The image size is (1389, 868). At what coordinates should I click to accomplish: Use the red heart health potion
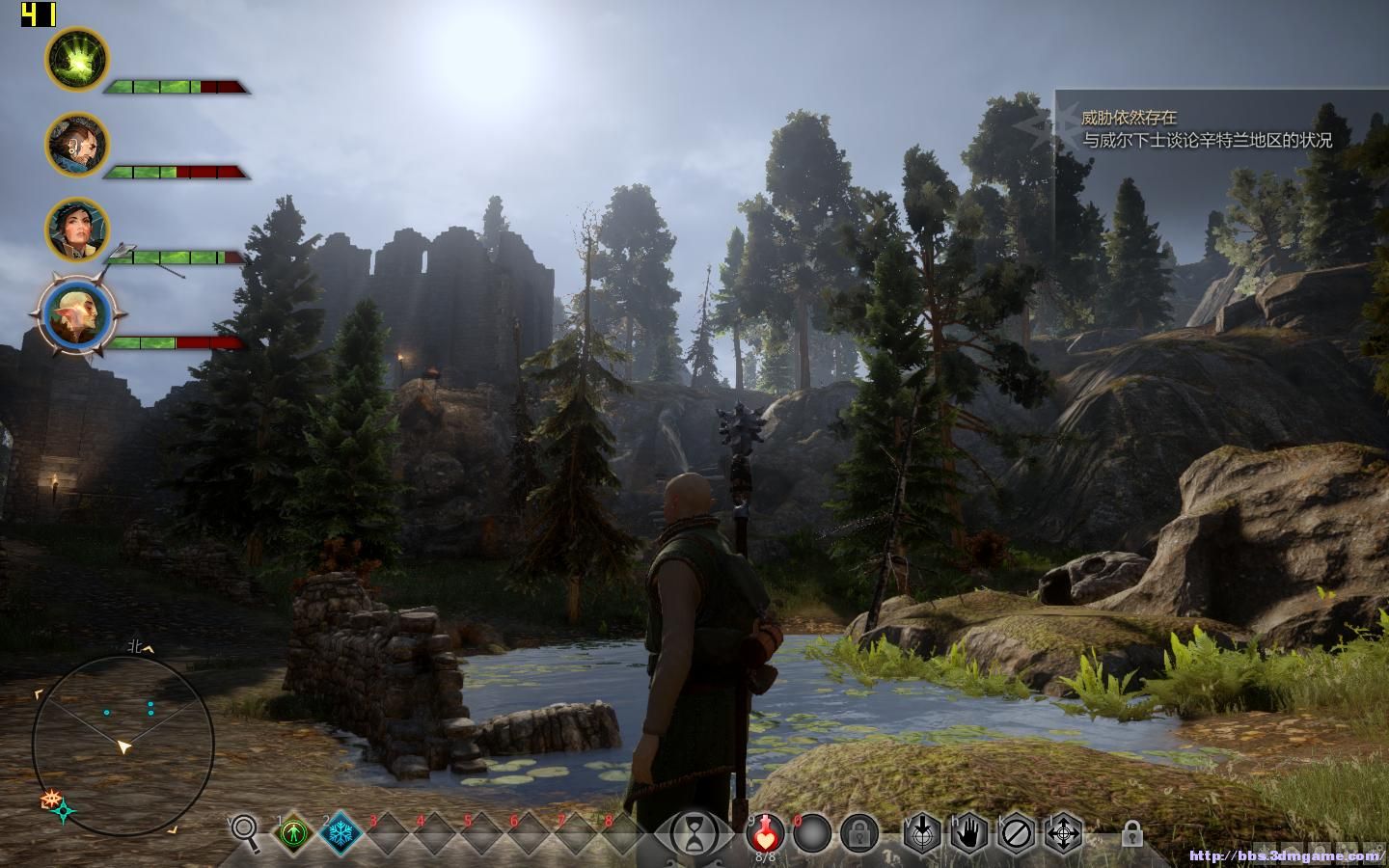click(766, 831)
